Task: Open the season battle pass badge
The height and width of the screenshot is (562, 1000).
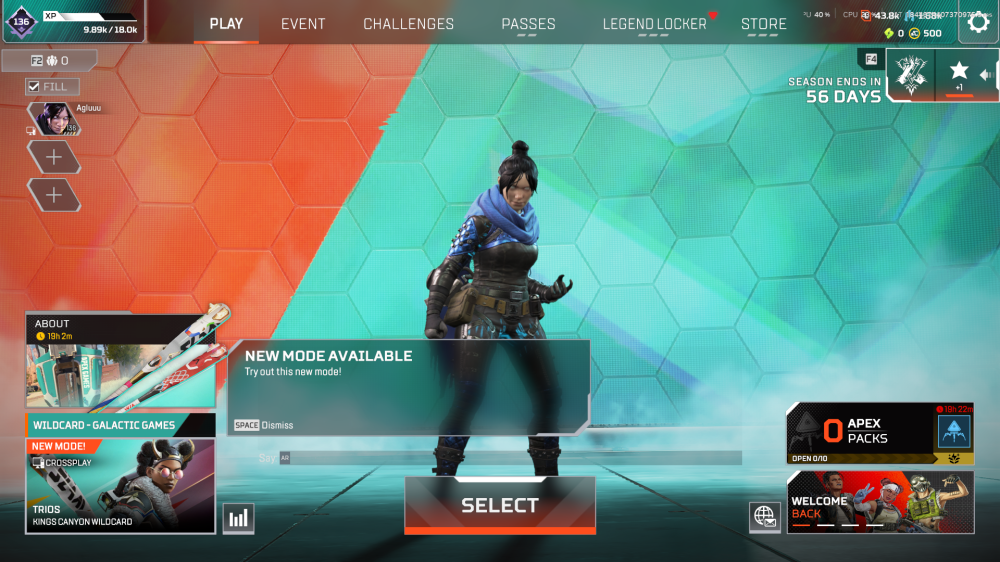Action: 910,73
